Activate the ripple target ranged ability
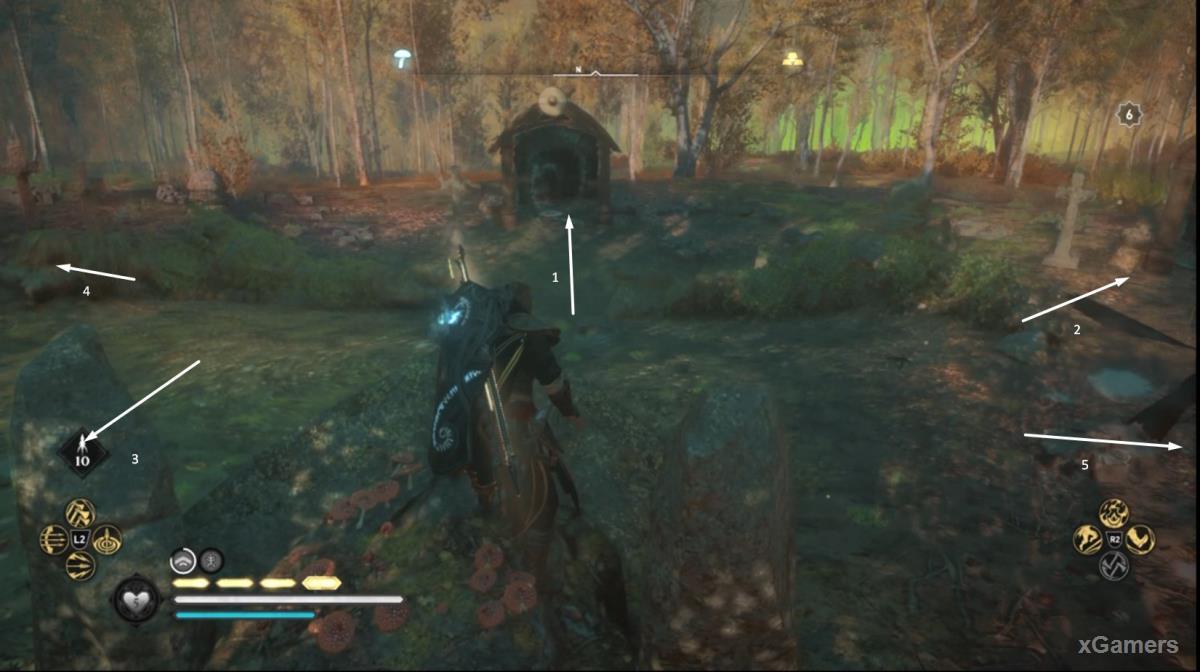Screen dimensions: 1200x672 click(106, 539)
